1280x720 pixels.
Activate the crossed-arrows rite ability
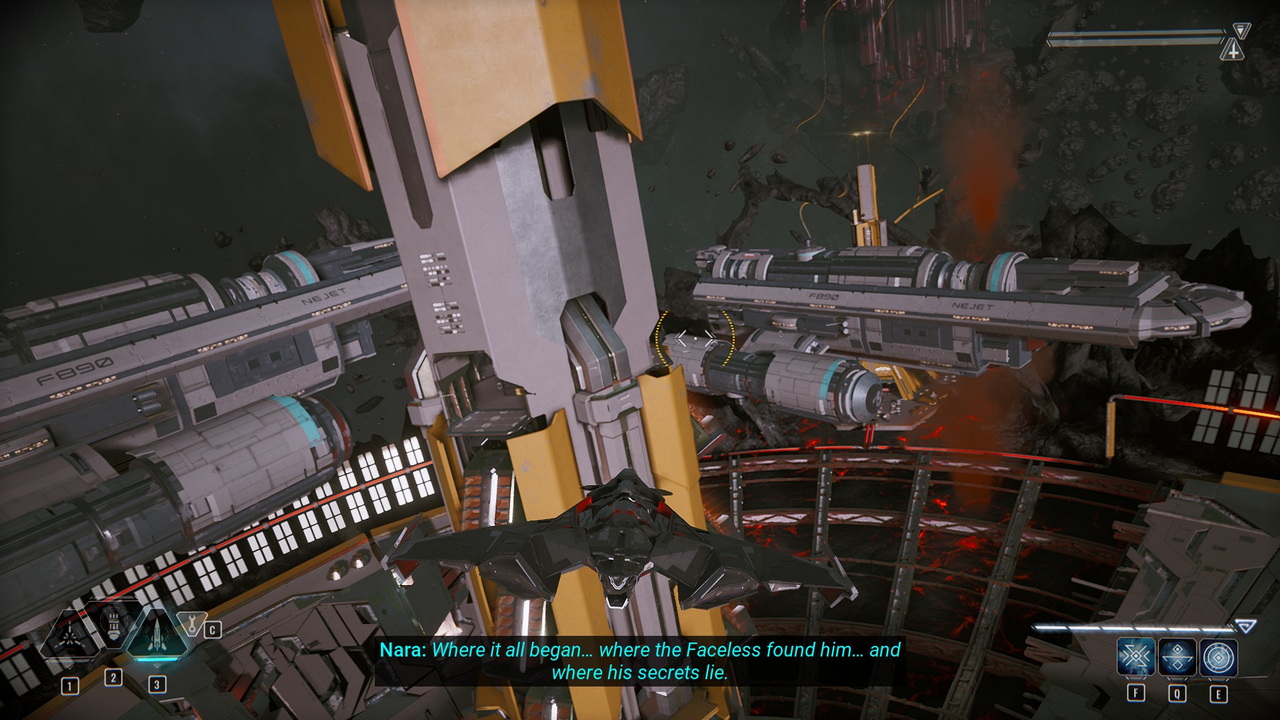point(1136,657)
